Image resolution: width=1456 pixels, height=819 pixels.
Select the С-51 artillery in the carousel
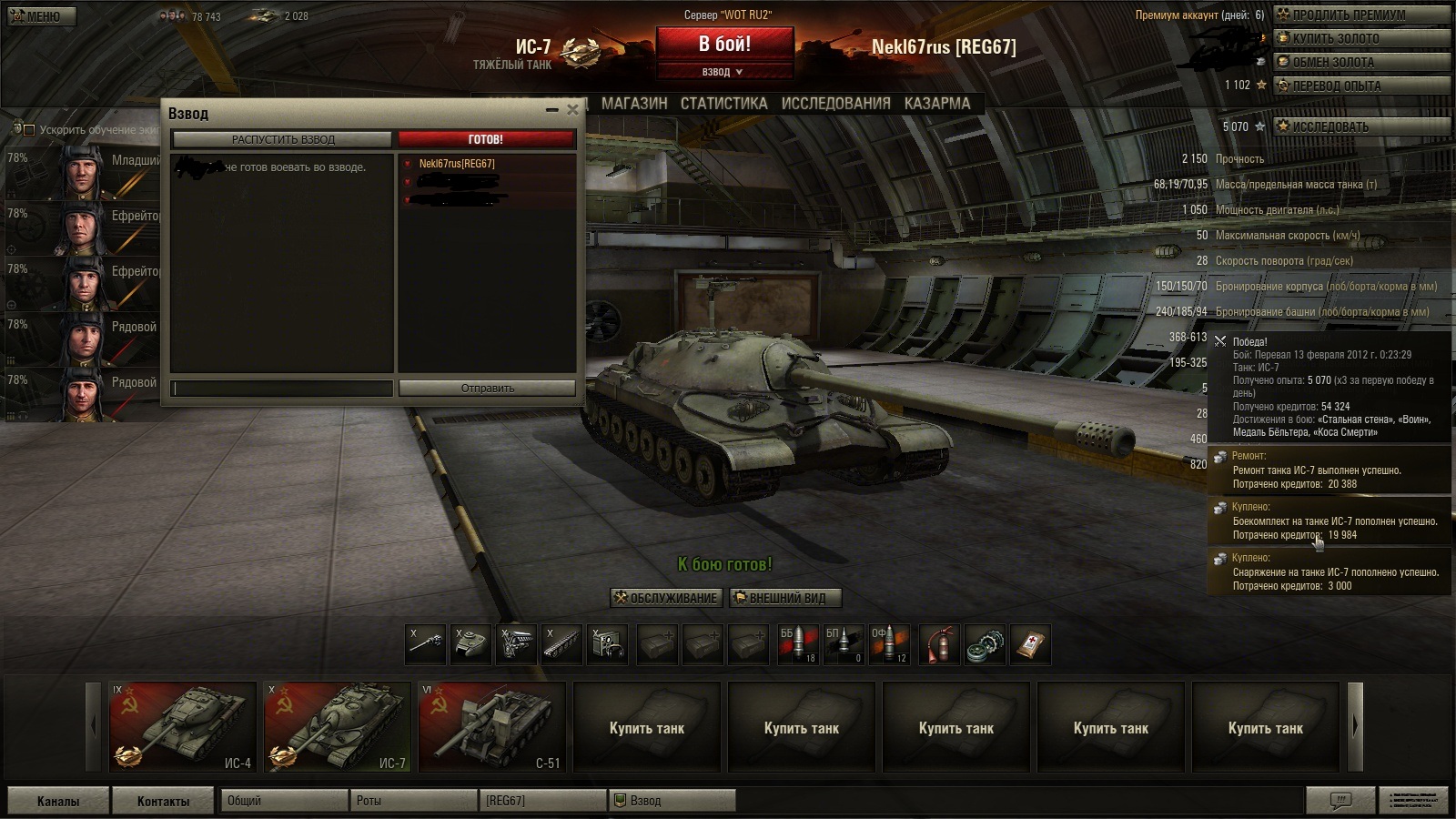(x=491, y=727)
